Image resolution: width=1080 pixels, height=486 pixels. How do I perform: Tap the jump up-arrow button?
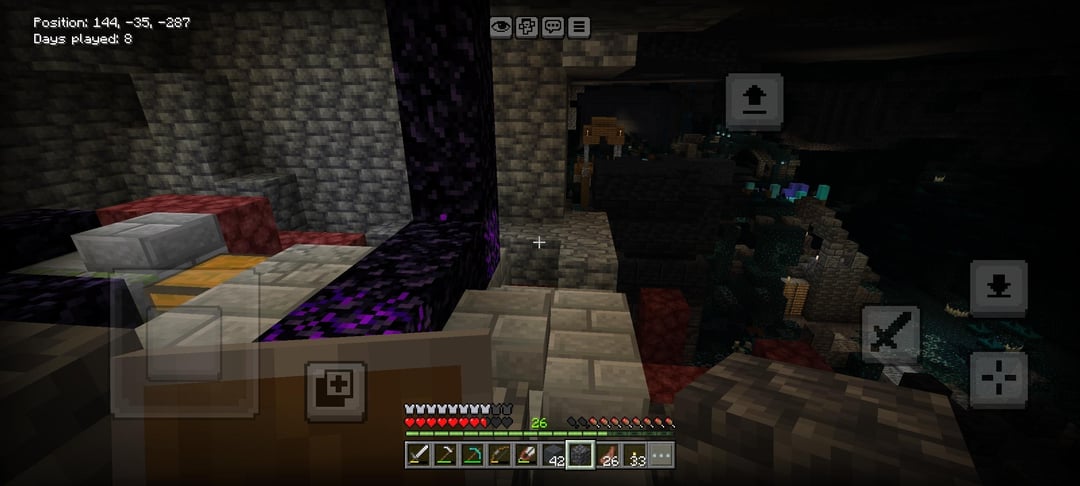pyautogui.click(x=754, y=100)
